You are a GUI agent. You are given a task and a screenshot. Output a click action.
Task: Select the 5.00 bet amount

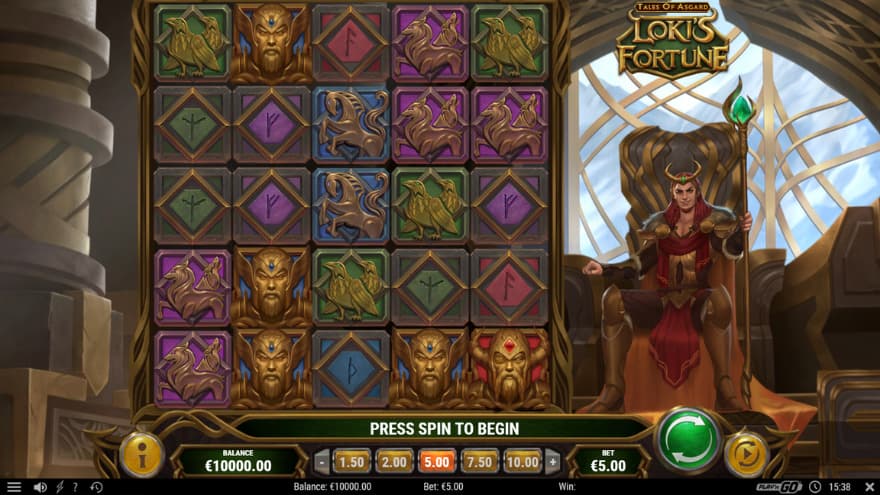point(437,461)
